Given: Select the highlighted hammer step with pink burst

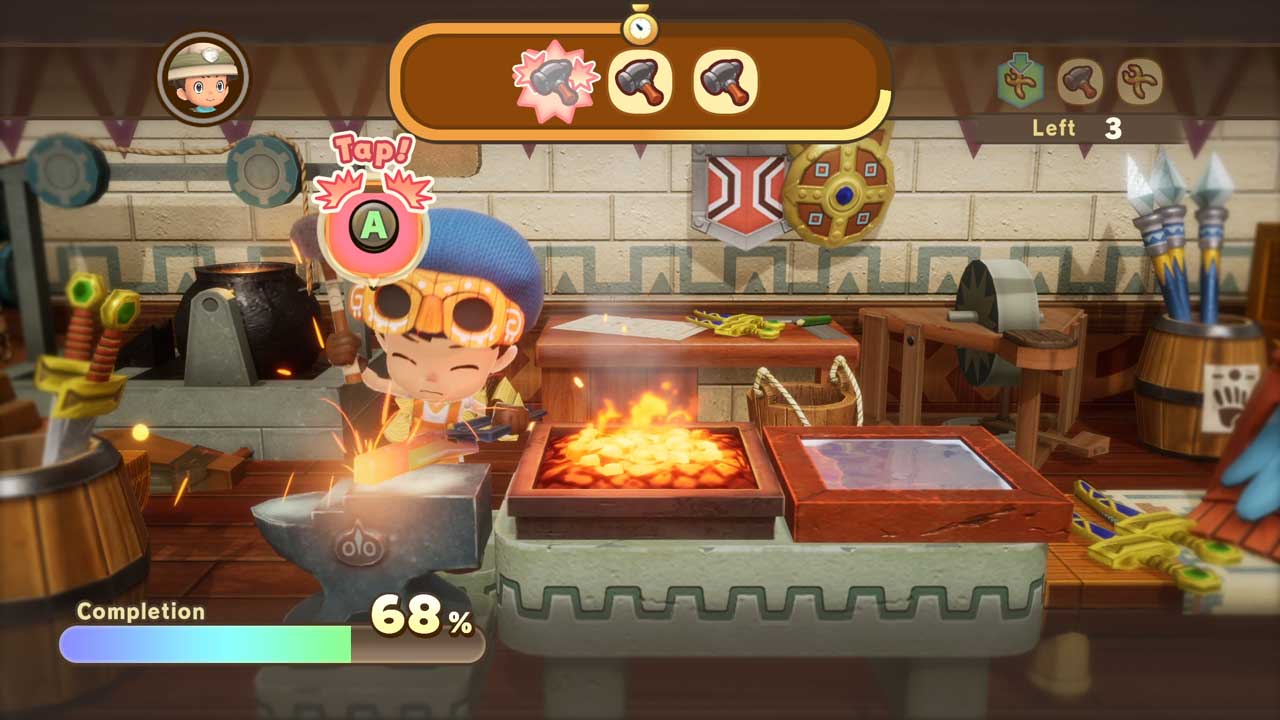Looking at the screenshot, I should [x=553, y=81].
